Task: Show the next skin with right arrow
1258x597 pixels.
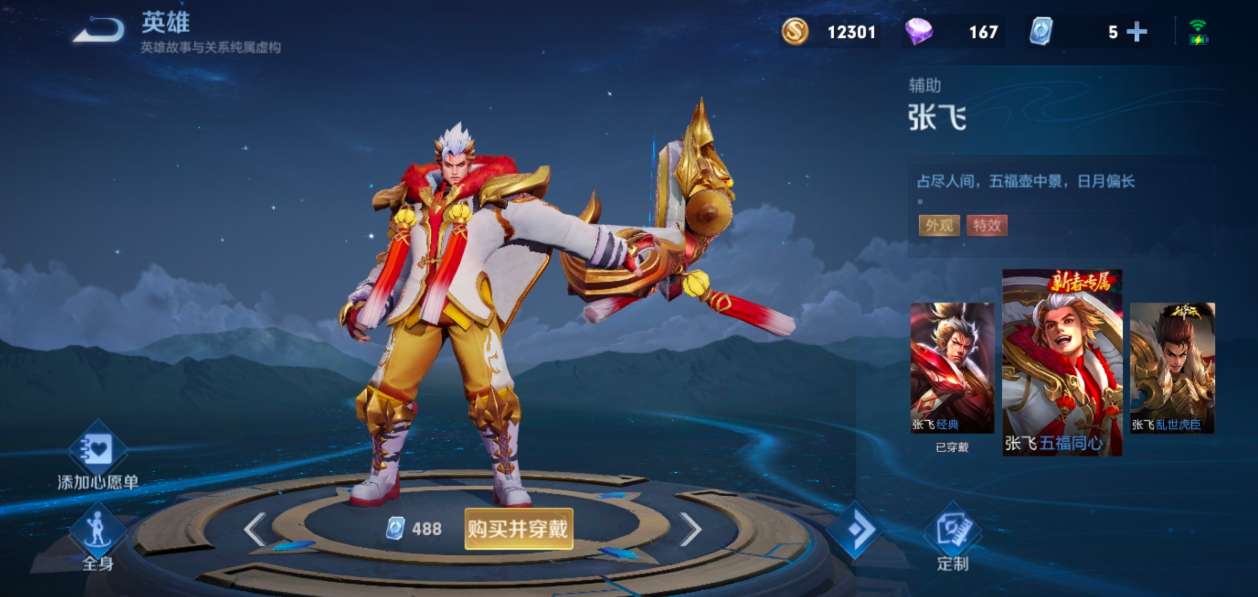Action: [x=690, y=529]
